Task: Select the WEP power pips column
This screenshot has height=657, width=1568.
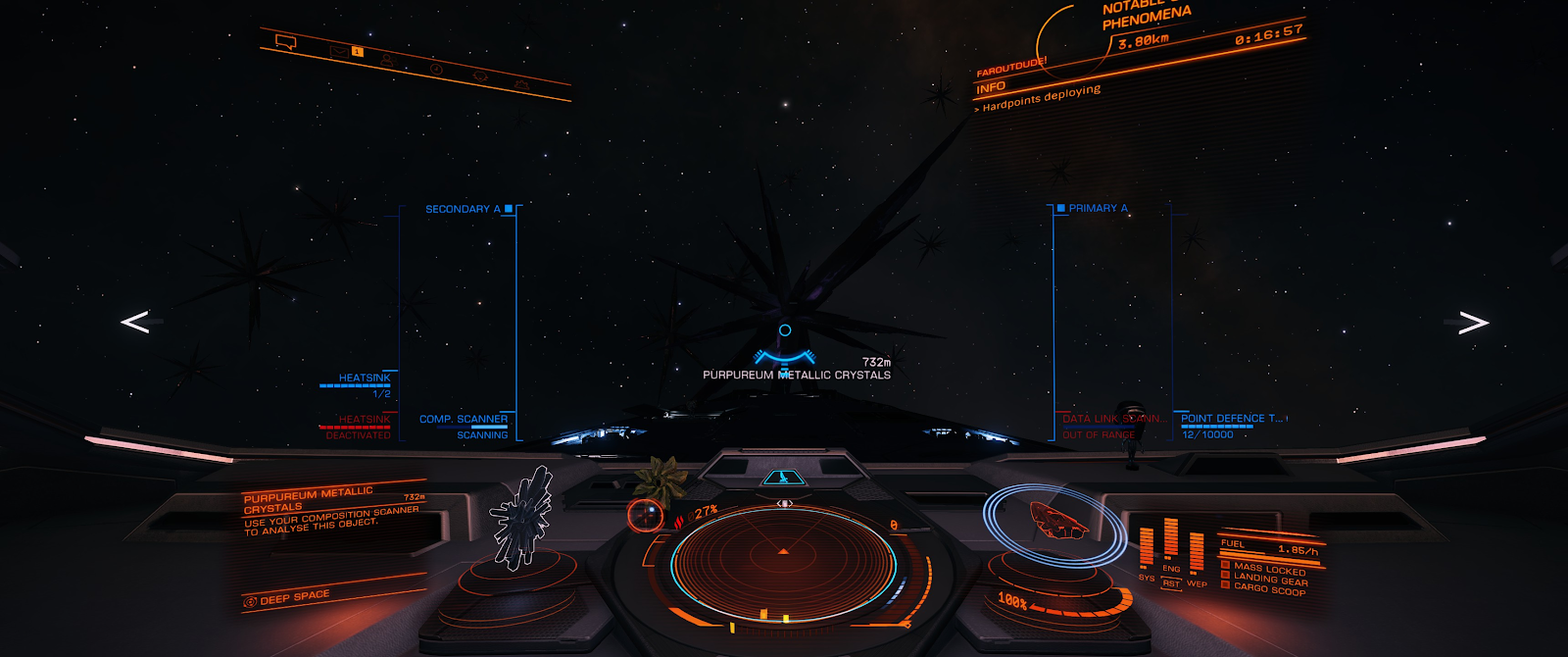Action: (x=1197, y=554)
